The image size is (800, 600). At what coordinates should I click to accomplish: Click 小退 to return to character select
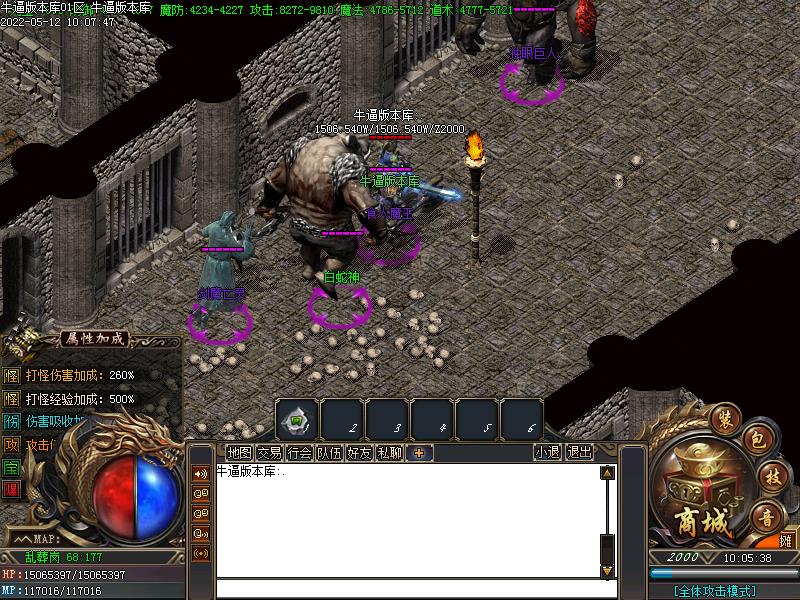(547, 453)
